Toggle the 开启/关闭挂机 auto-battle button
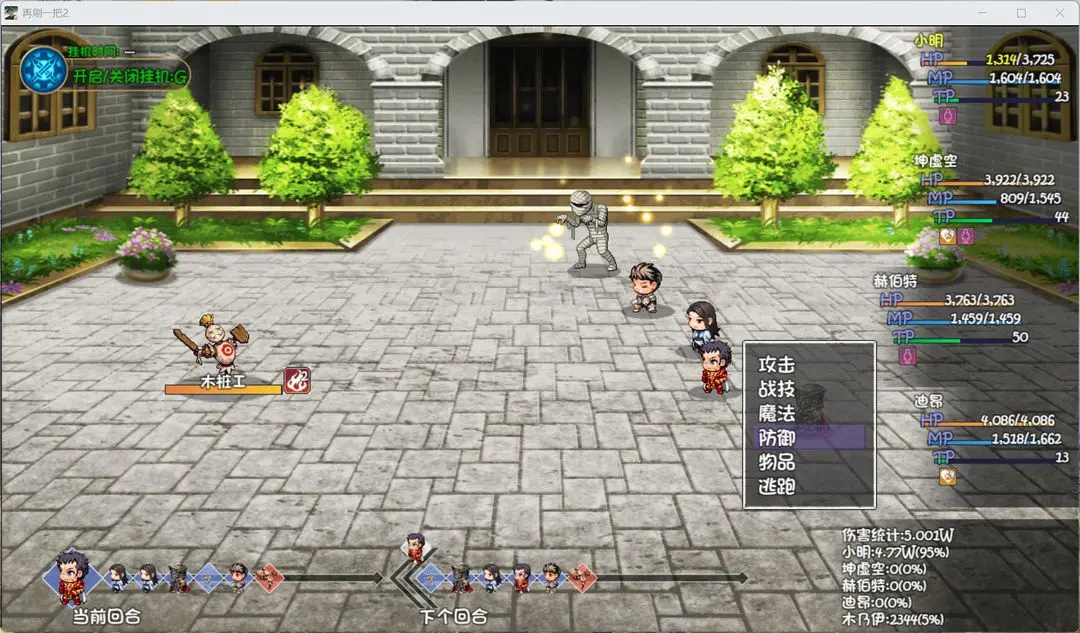1080x633 pixels. pos(130,76)
